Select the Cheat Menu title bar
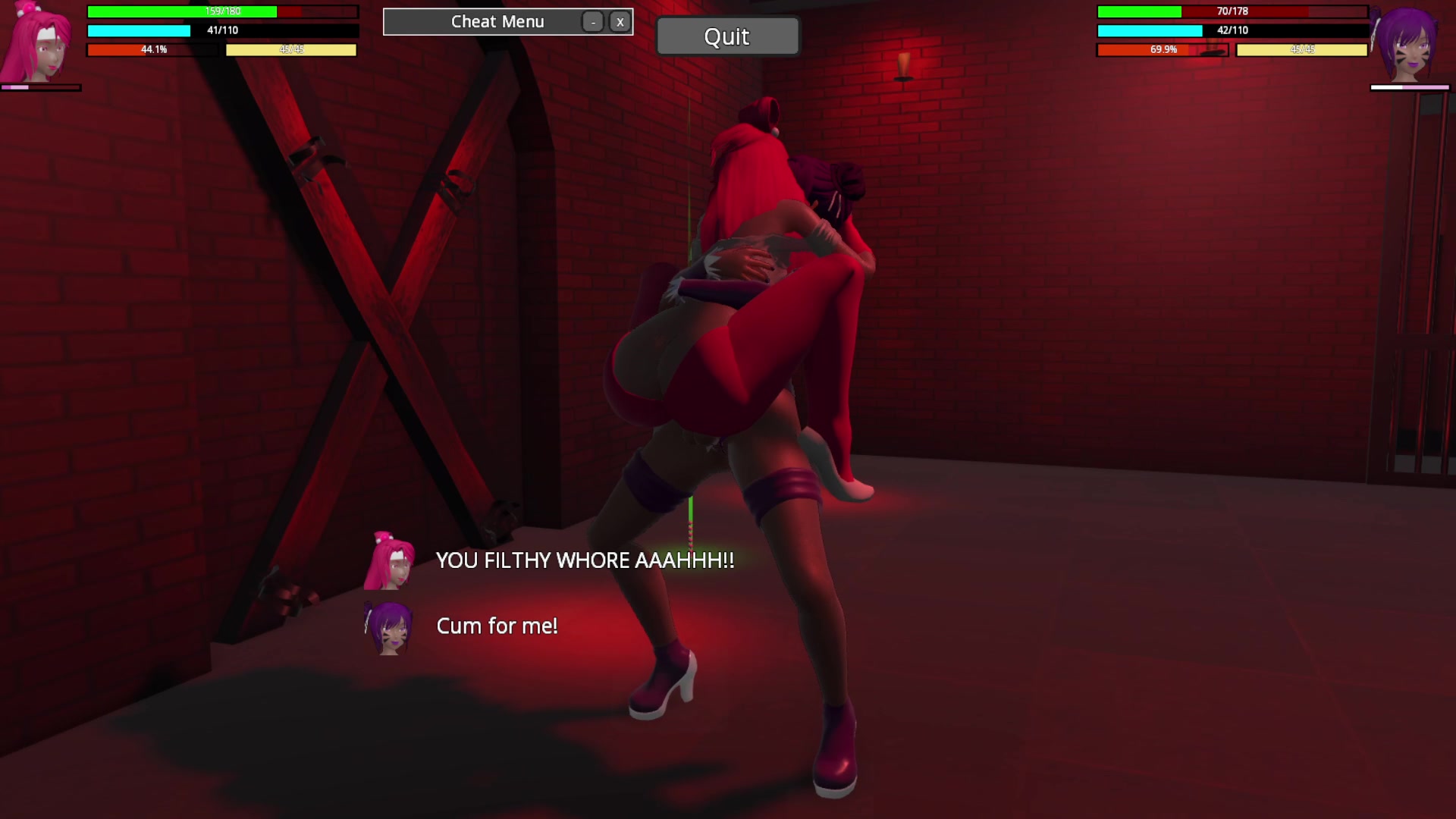Screen dimensions: 1456x819 [497, 22]
